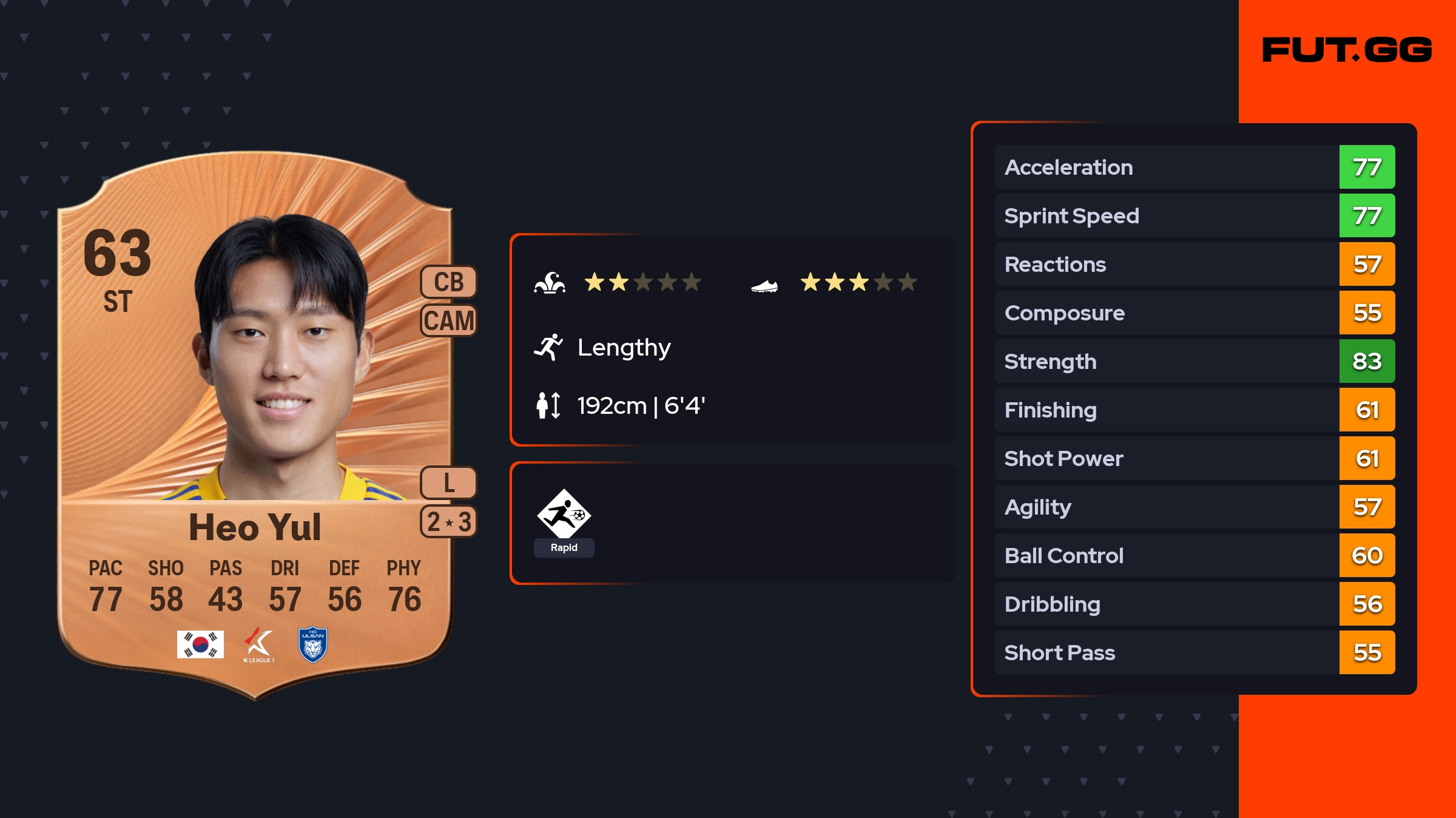Click the Ball Control stat row
Screen dimensions: 1456x818
[1194, 555]
